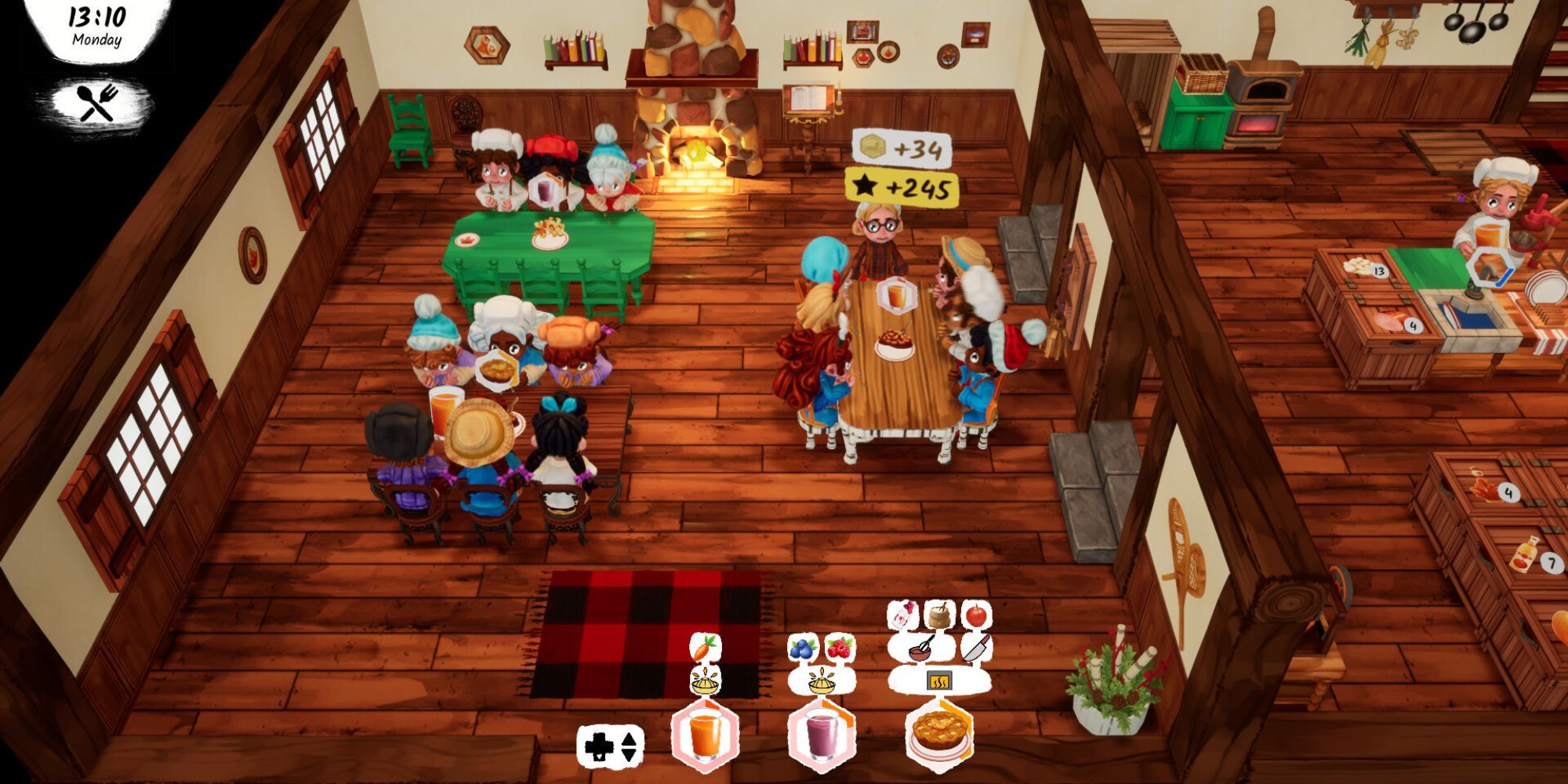Select the blueberry ingredient icon
Viewport: 1568px width, 784px height.
pos(802,648)
